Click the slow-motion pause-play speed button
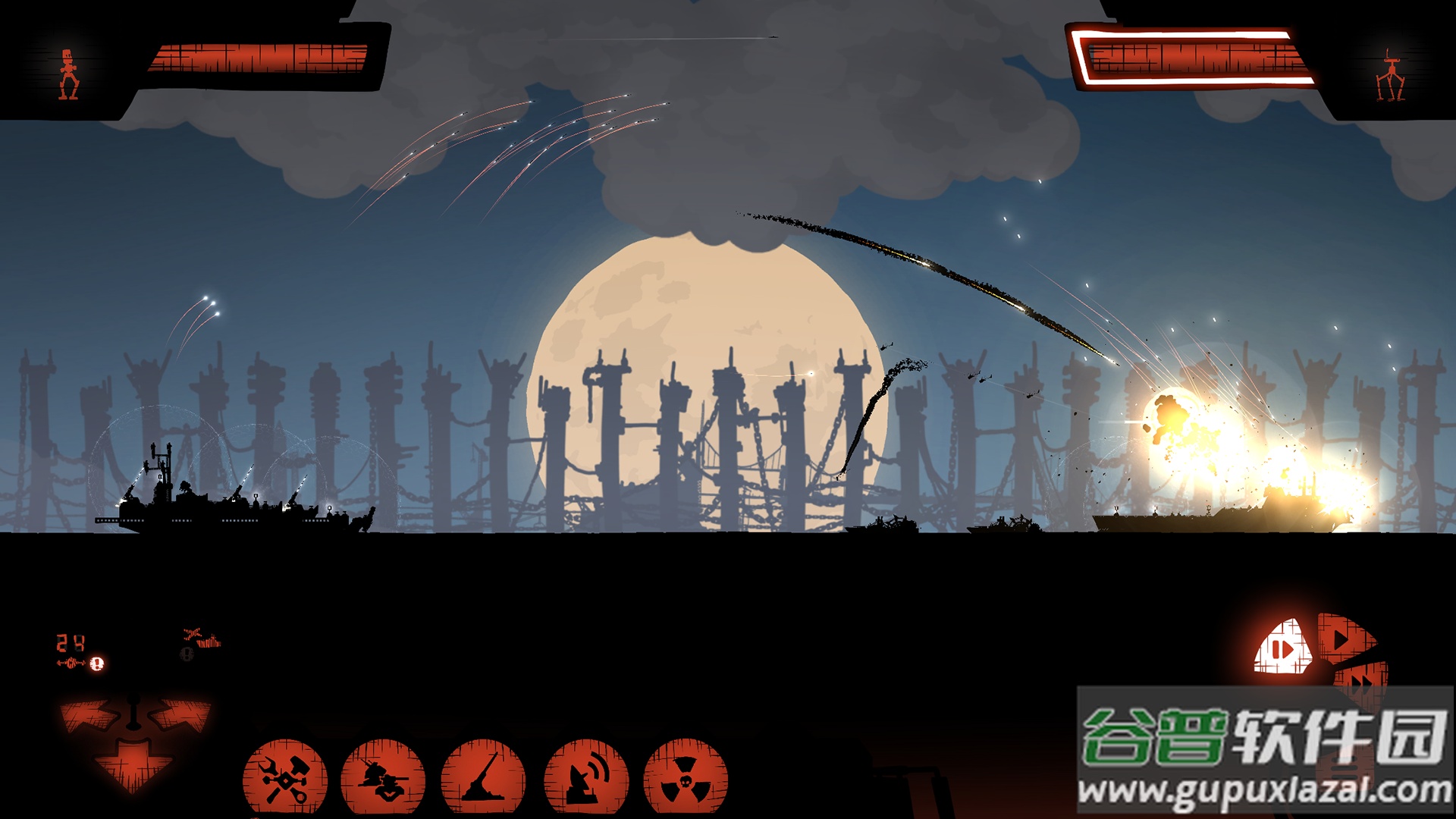 (x=1283, y=648)
